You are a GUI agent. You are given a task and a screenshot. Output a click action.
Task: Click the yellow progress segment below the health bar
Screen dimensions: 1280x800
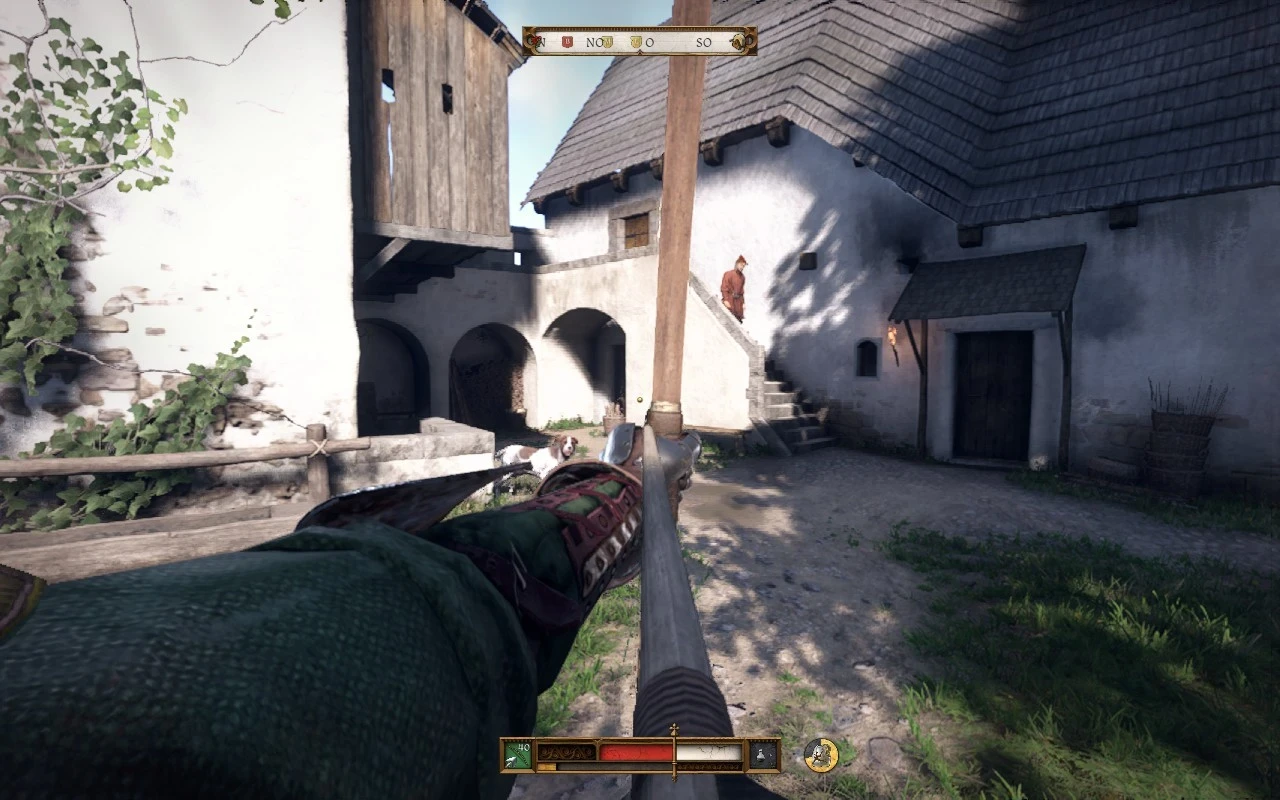pos(548,765)
